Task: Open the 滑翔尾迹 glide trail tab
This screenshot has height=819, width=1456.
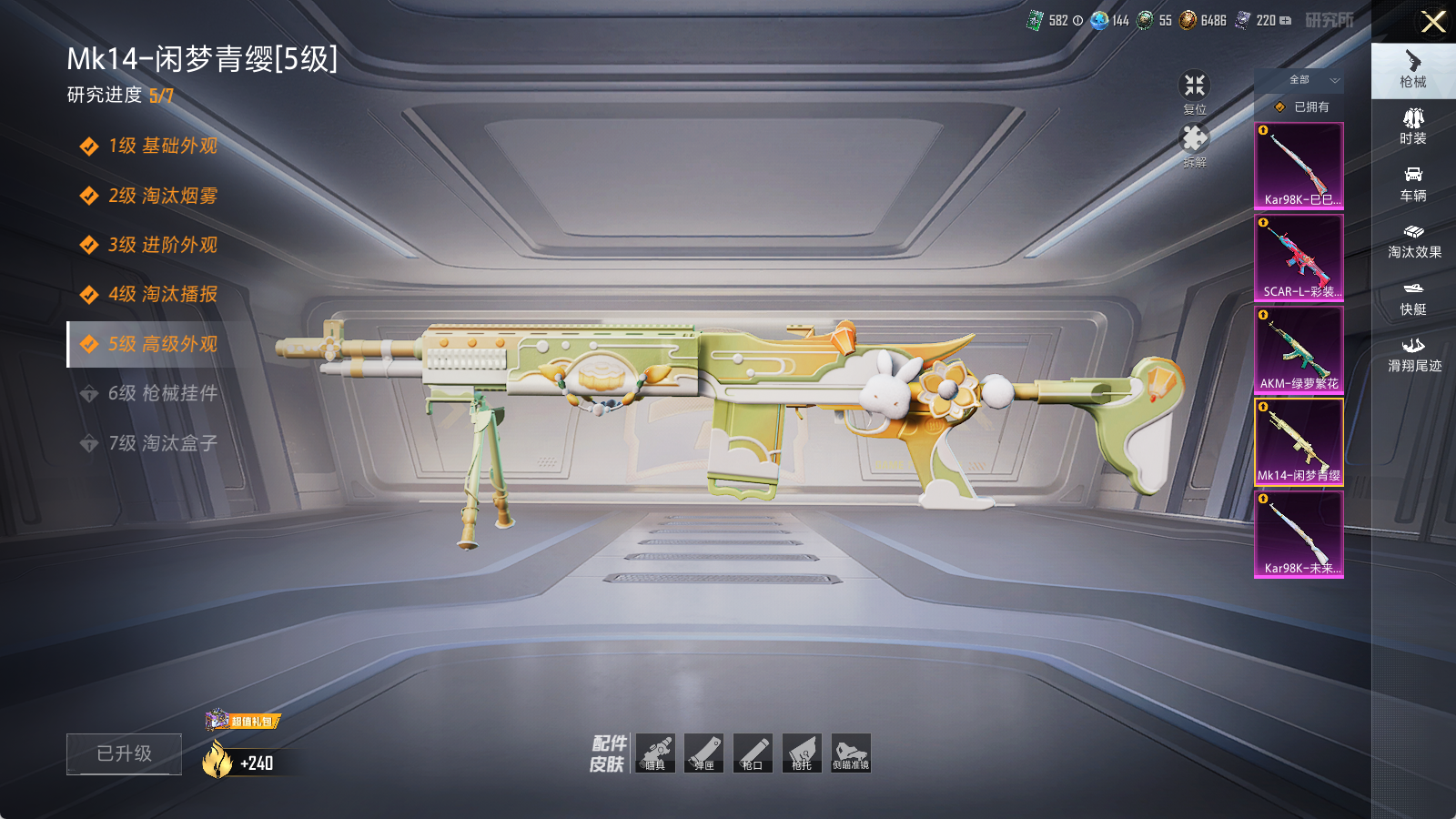Action: (x=1413, y=355)
